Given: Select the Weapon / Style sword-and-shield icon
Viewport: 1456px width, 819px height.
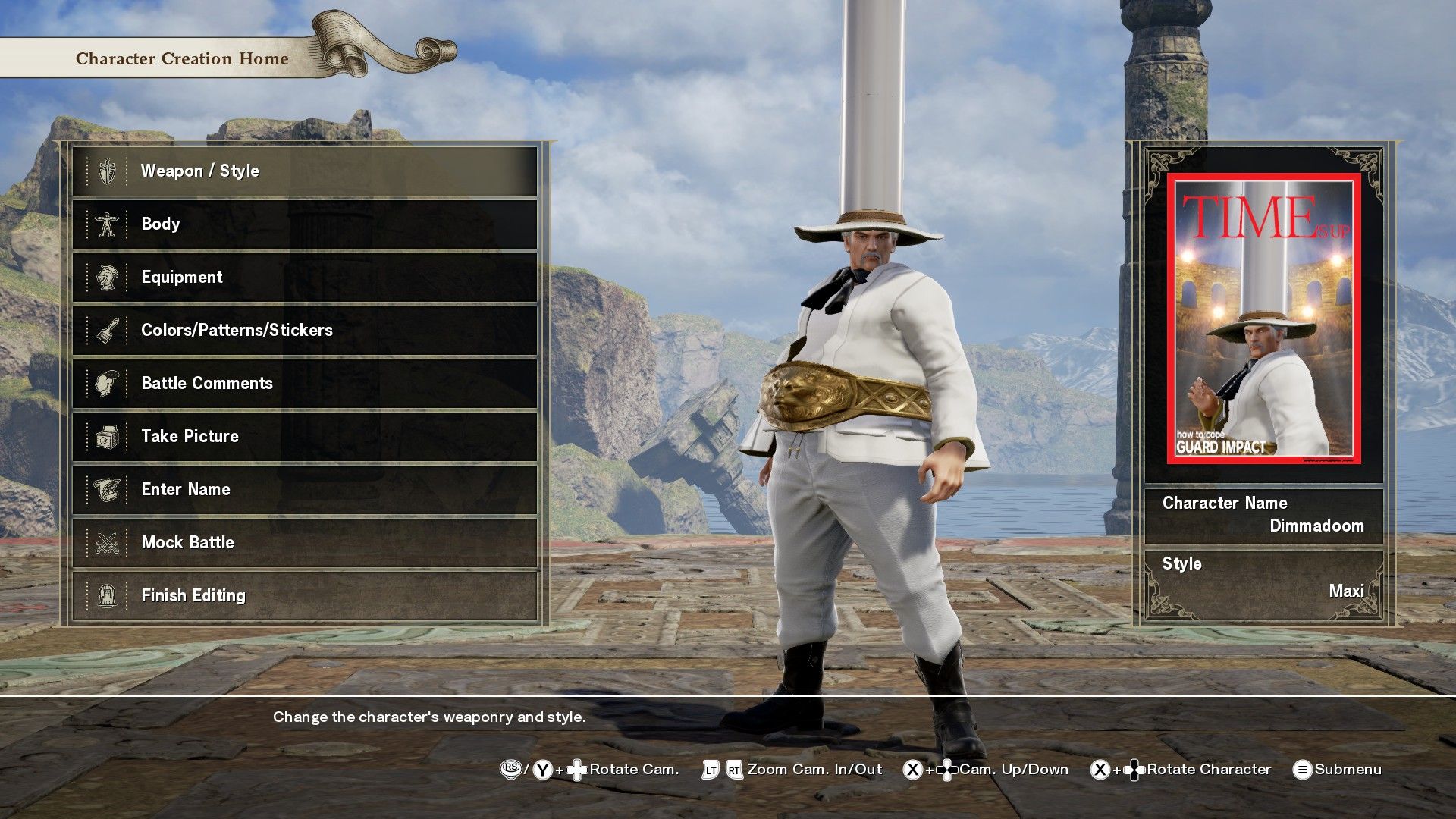Looking at the screenshot, I should click(x=106, y=171).
